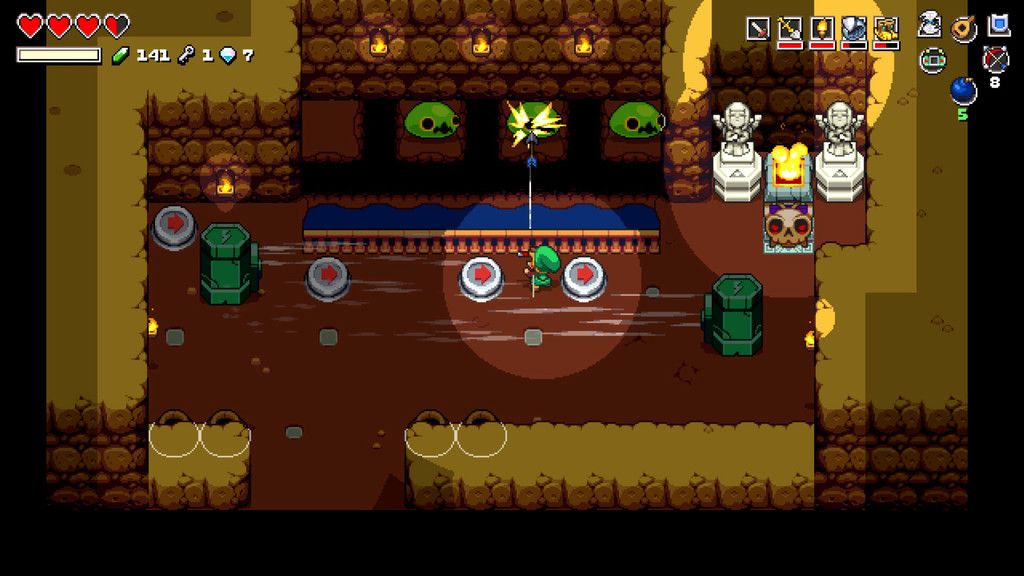Select the blue shield slot
The height and width of the screenshot is (576, 1024).
[x=854, y=29]
